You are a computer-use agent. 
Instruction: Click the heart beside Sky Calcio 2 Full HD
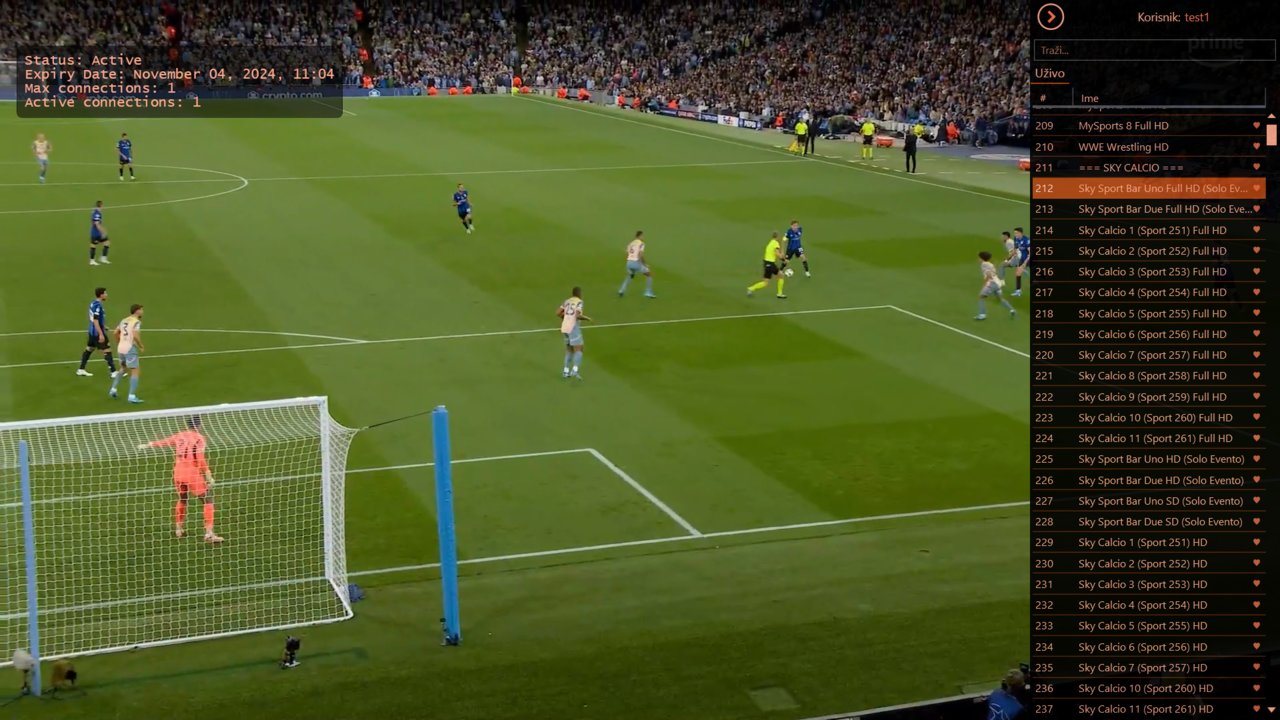(x=1257, y=251)
